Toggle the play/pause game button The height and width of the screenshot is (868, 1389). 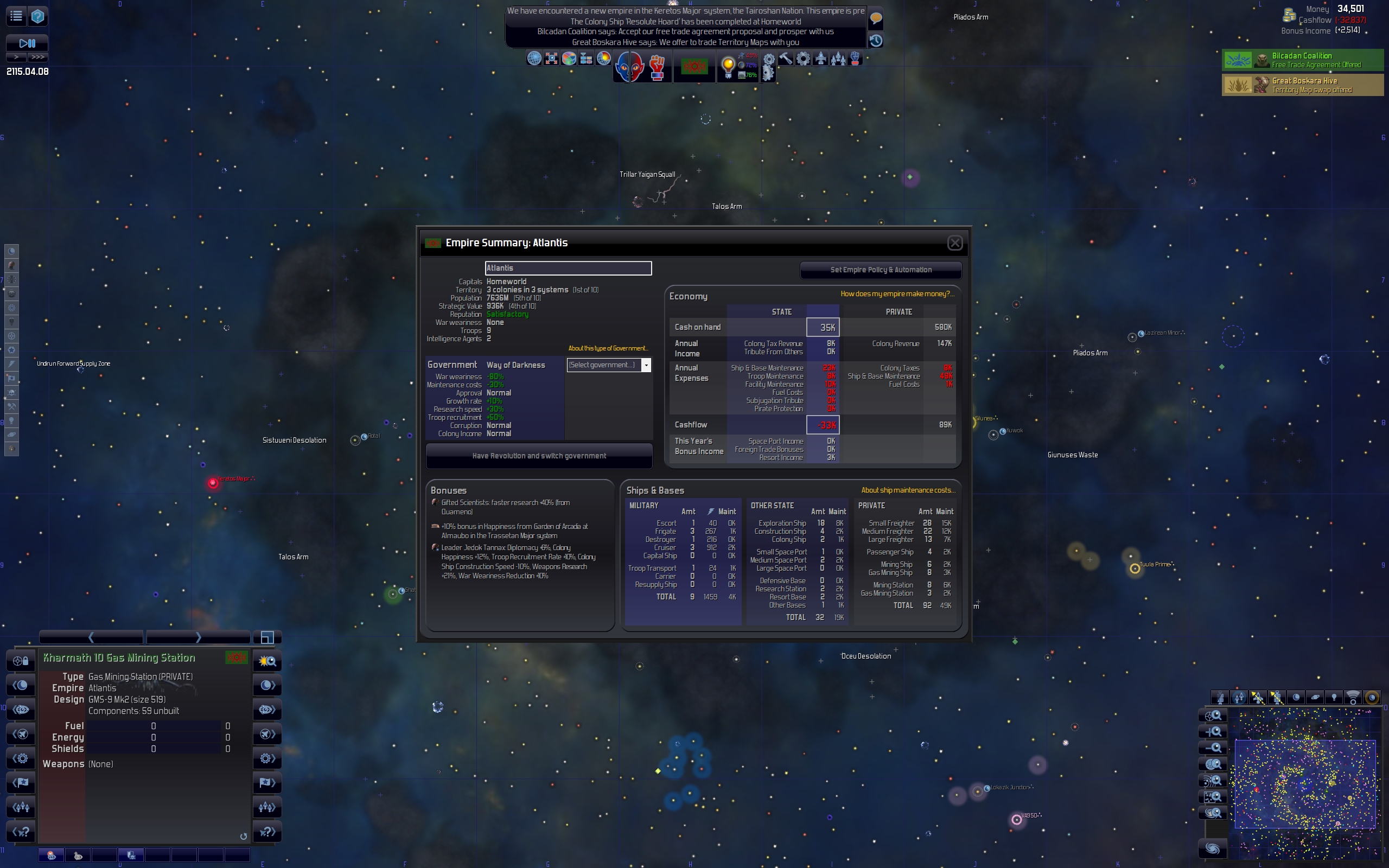27,43
